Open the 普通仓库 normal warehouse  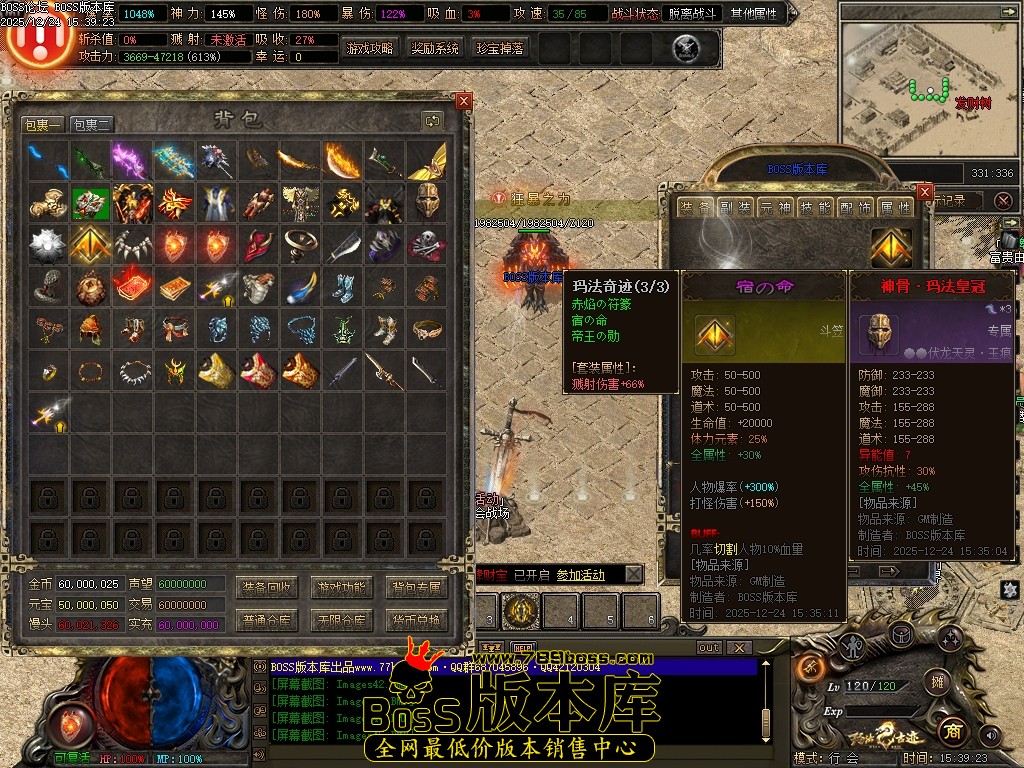coord(265,621)
